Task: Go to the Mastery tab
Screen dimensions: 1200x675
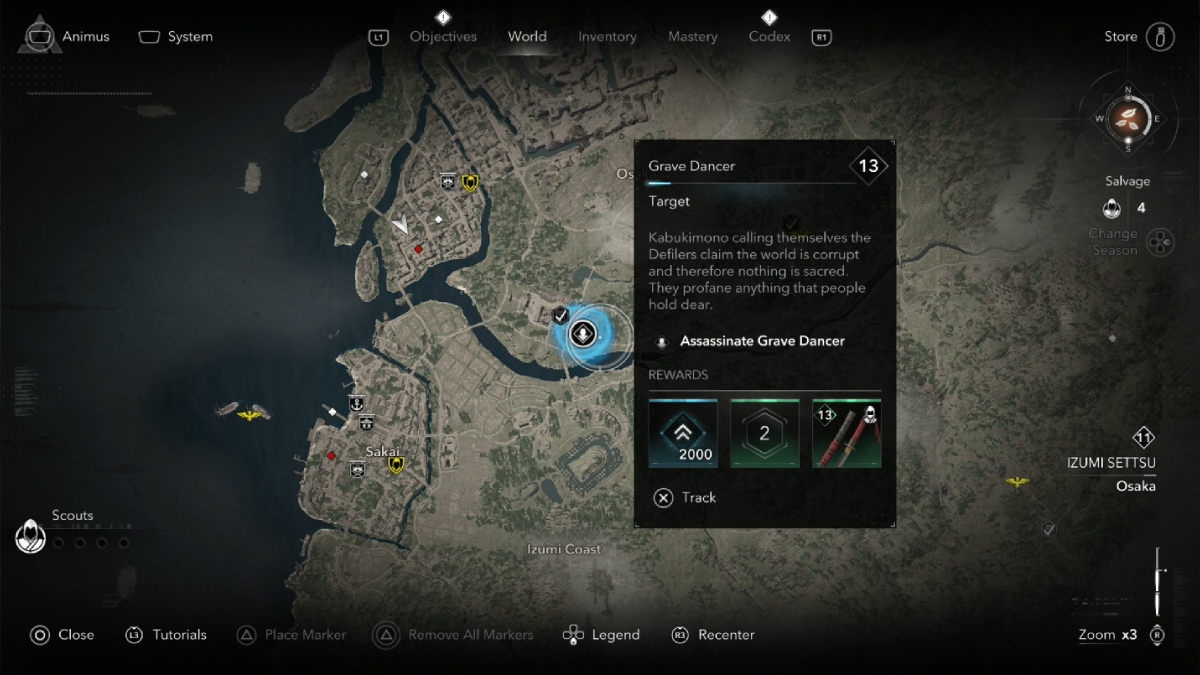Action: [x=693, y=37]
